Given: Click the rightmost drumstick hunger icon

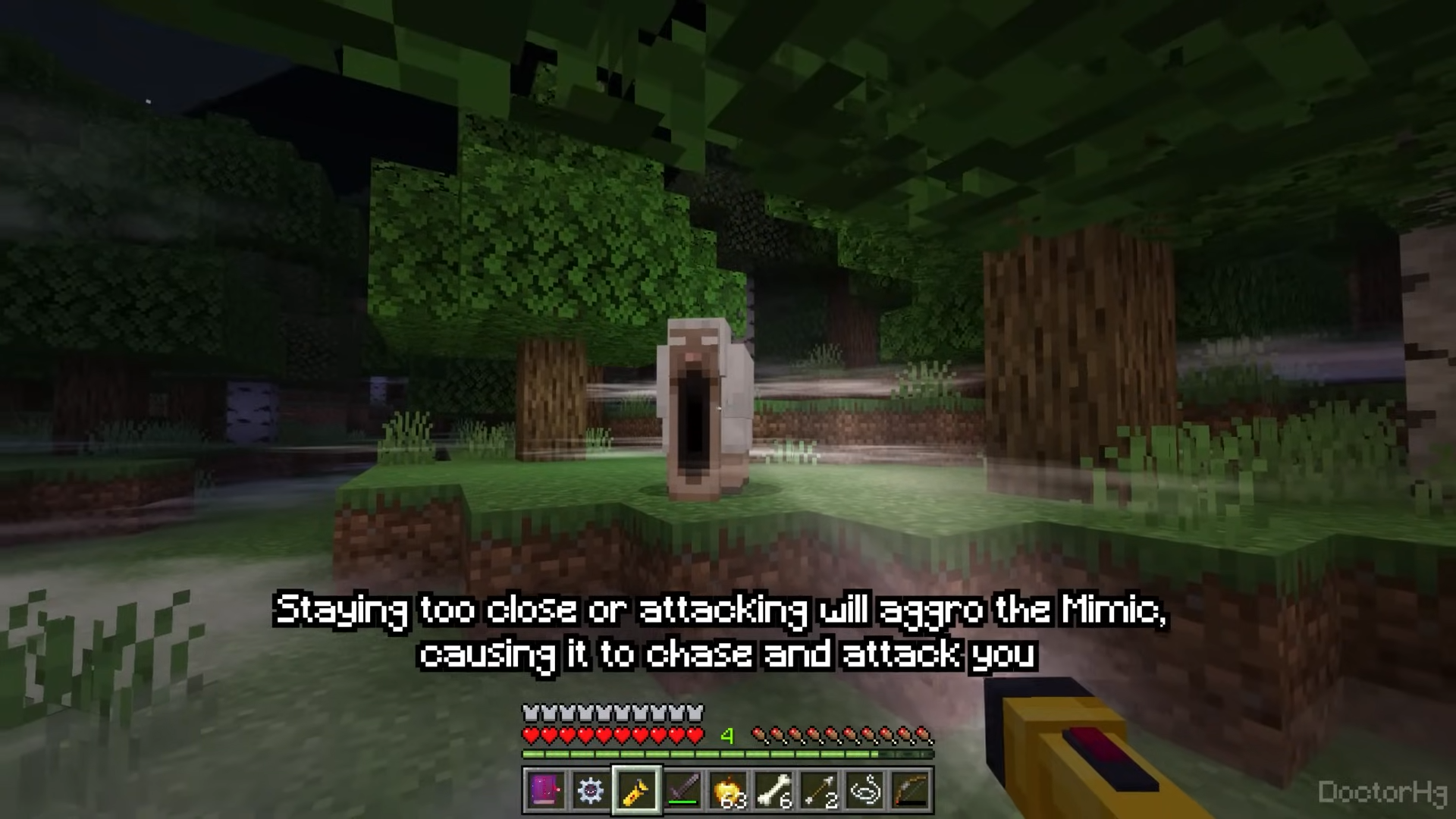Looking at the screenshot, I should pyautogui.click(x=924, y=734).
